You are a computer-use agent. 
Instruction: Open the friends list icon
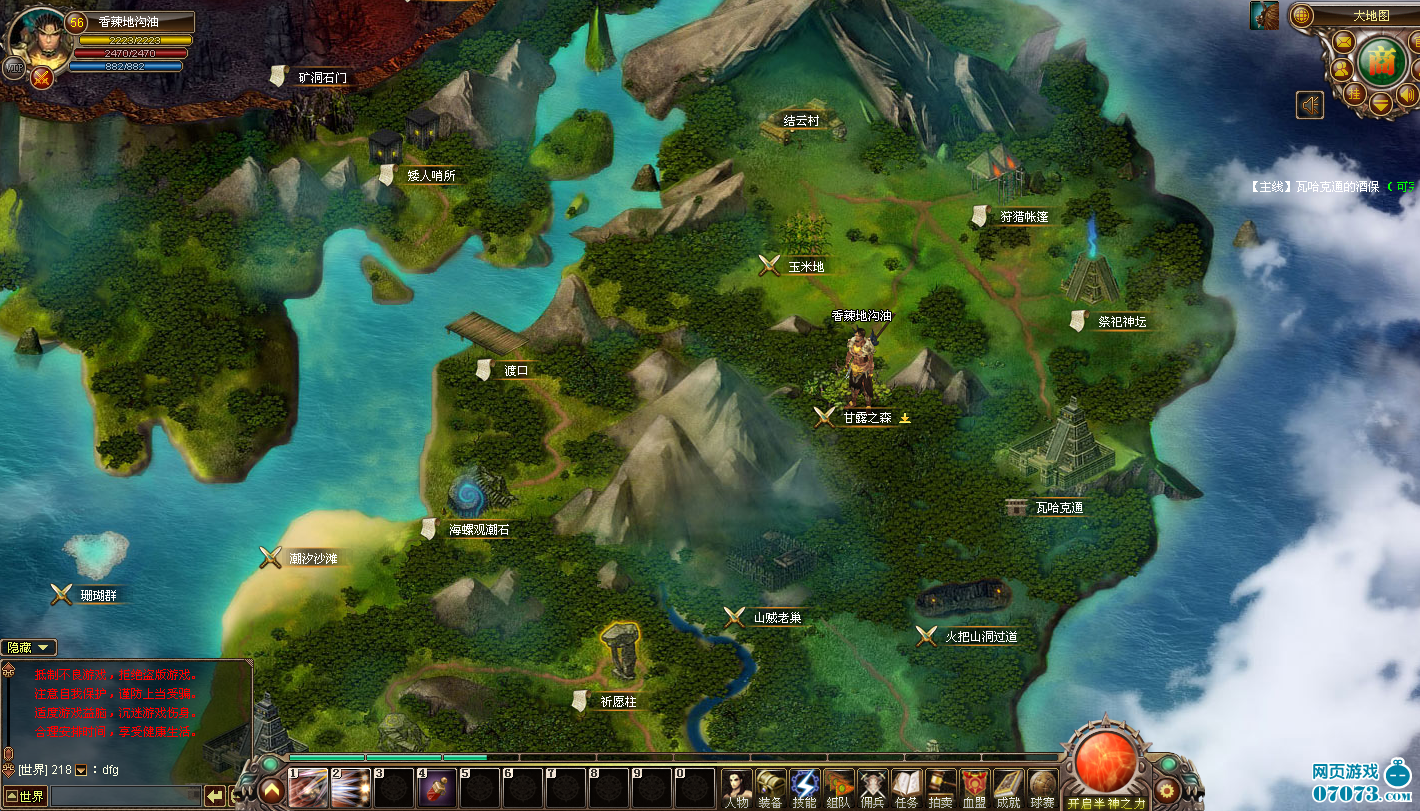click(x=1340, y=69)
